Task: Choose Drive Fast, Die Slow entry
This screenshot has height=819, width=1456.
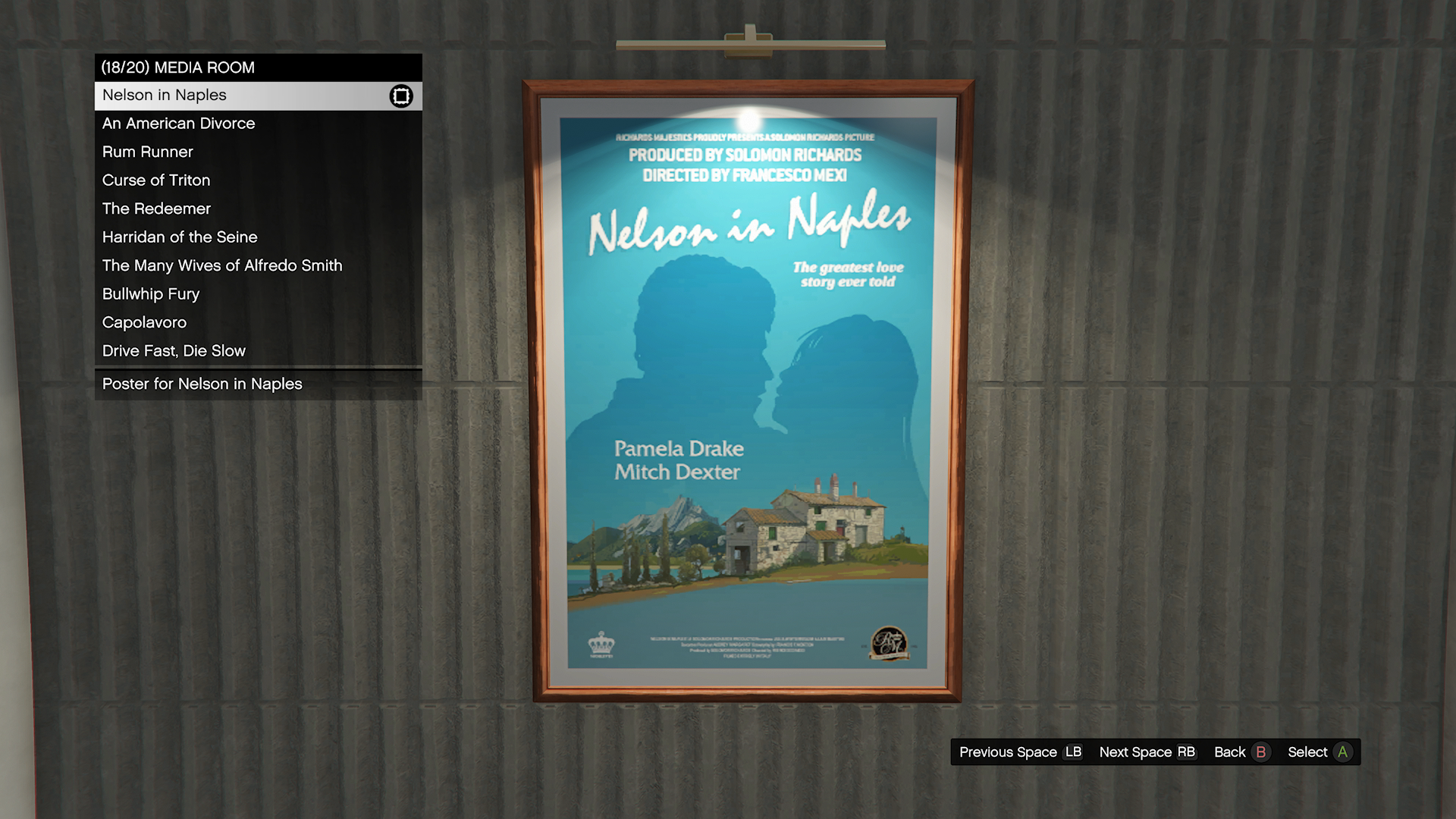Action: (x=258, y=351)
